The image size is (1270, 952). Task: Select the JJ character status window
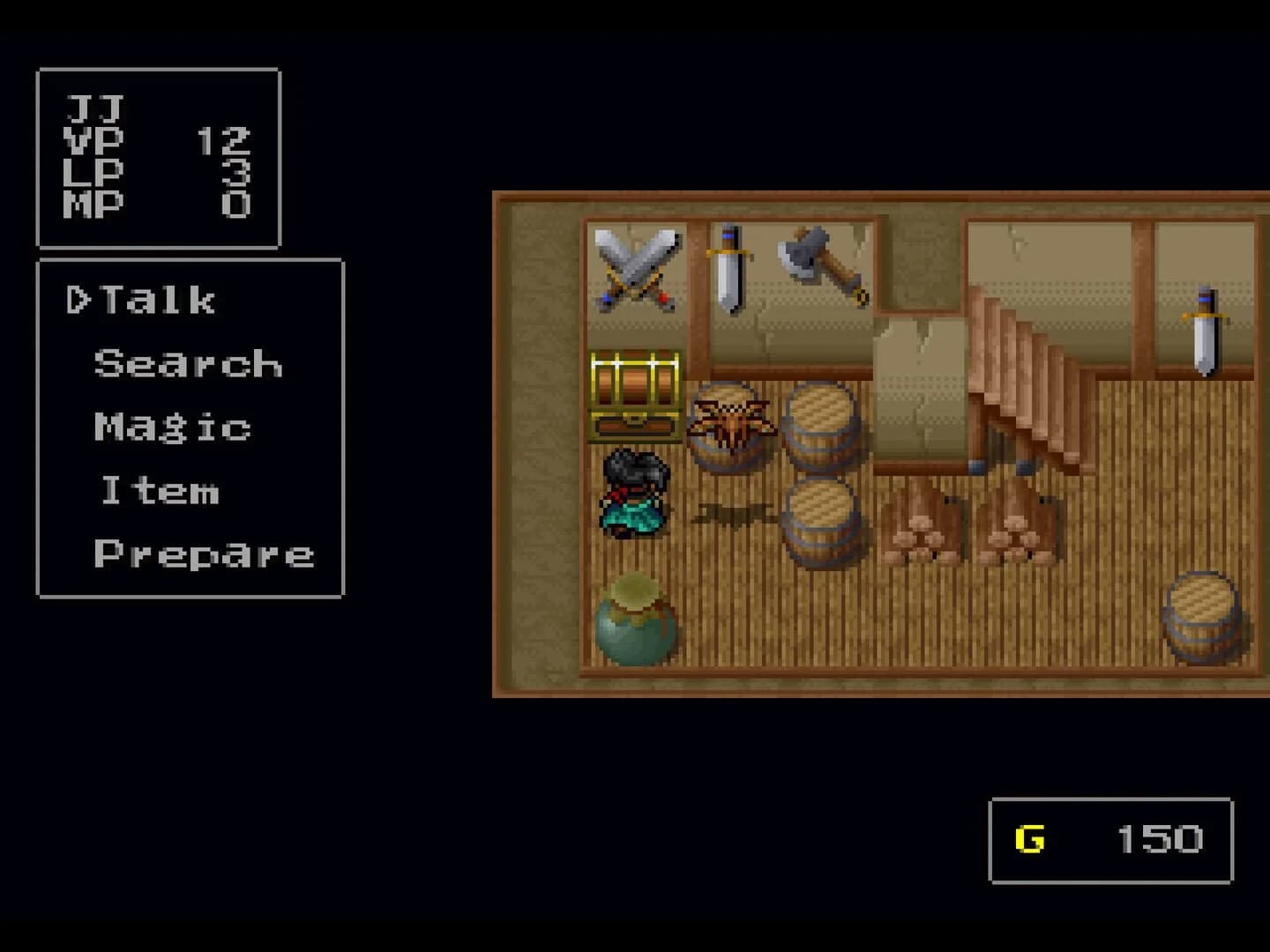(157, 159)
